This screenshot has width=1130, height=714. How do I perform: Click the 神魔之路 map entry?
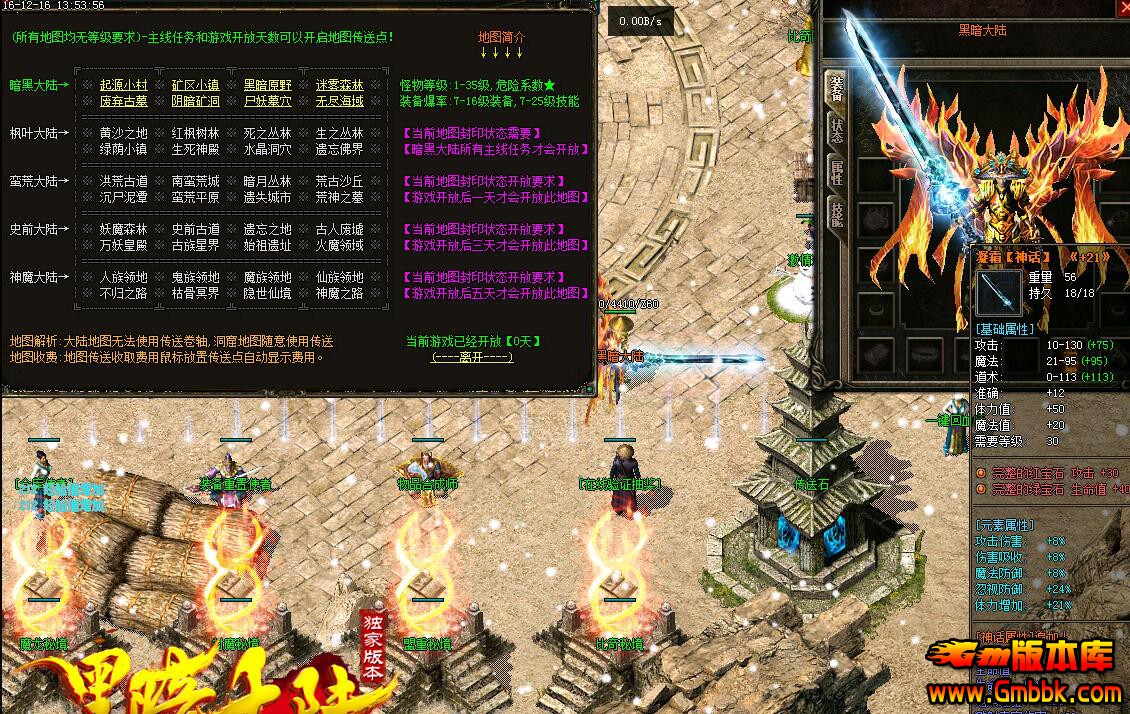339,293
